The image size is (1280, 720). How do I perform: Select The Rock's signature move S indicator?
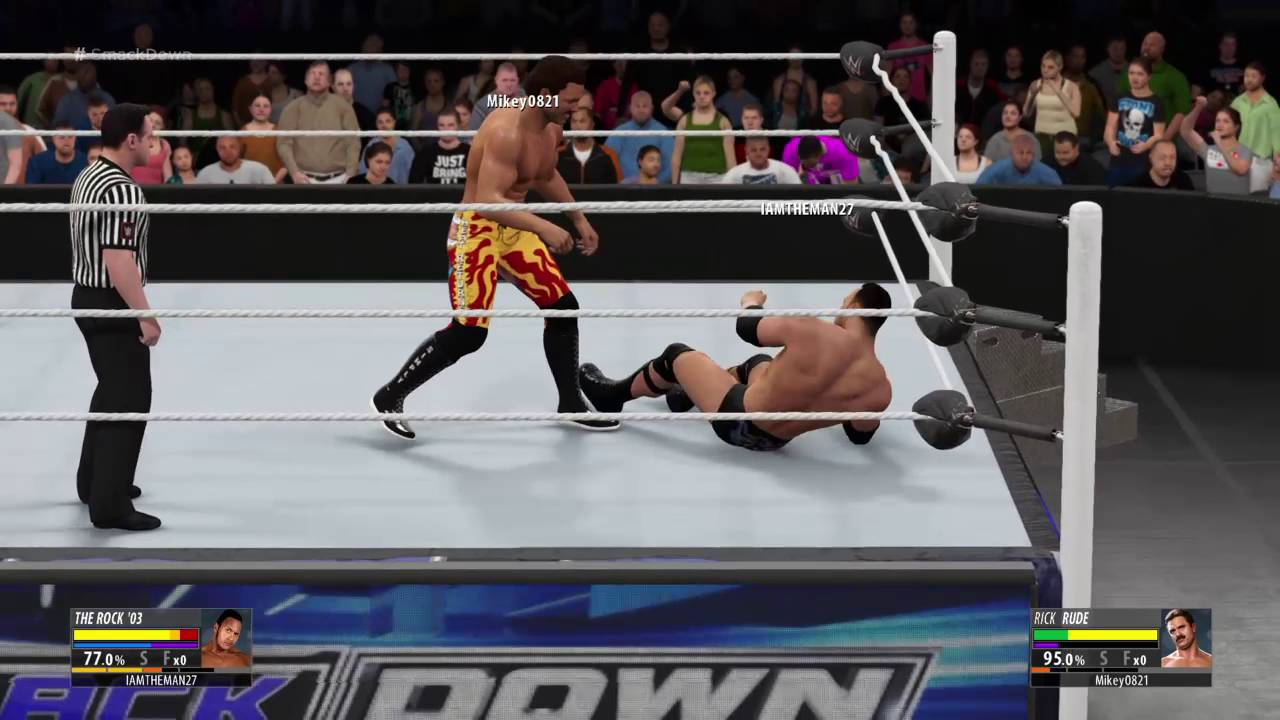(x=144, y=658)
